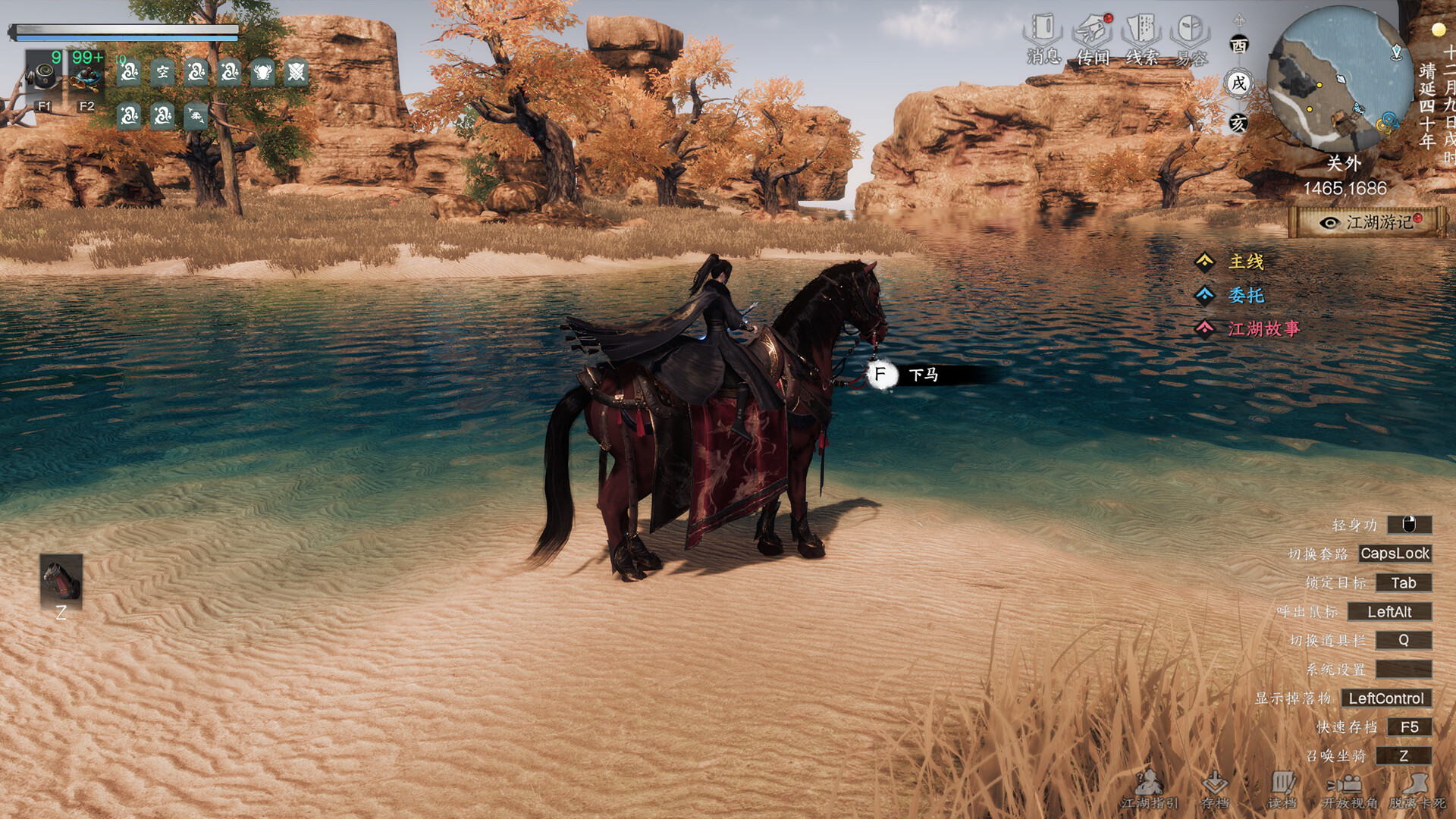The image size is (1456, 819).
Task: Open the 消息 messages panel
Action: (x=1043, y=39)
